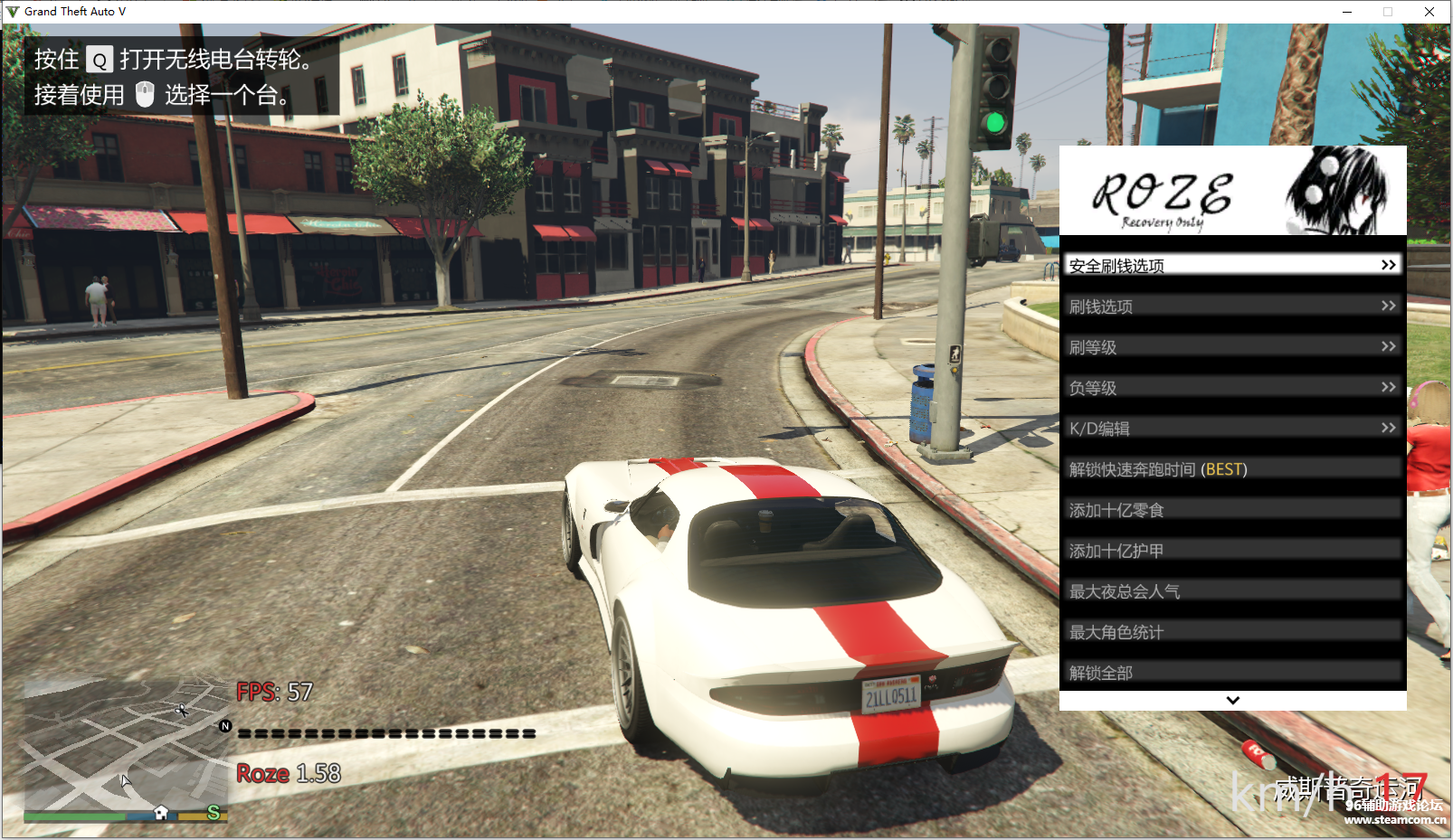Select the 添加十亿零食 option

[1232, 510]
